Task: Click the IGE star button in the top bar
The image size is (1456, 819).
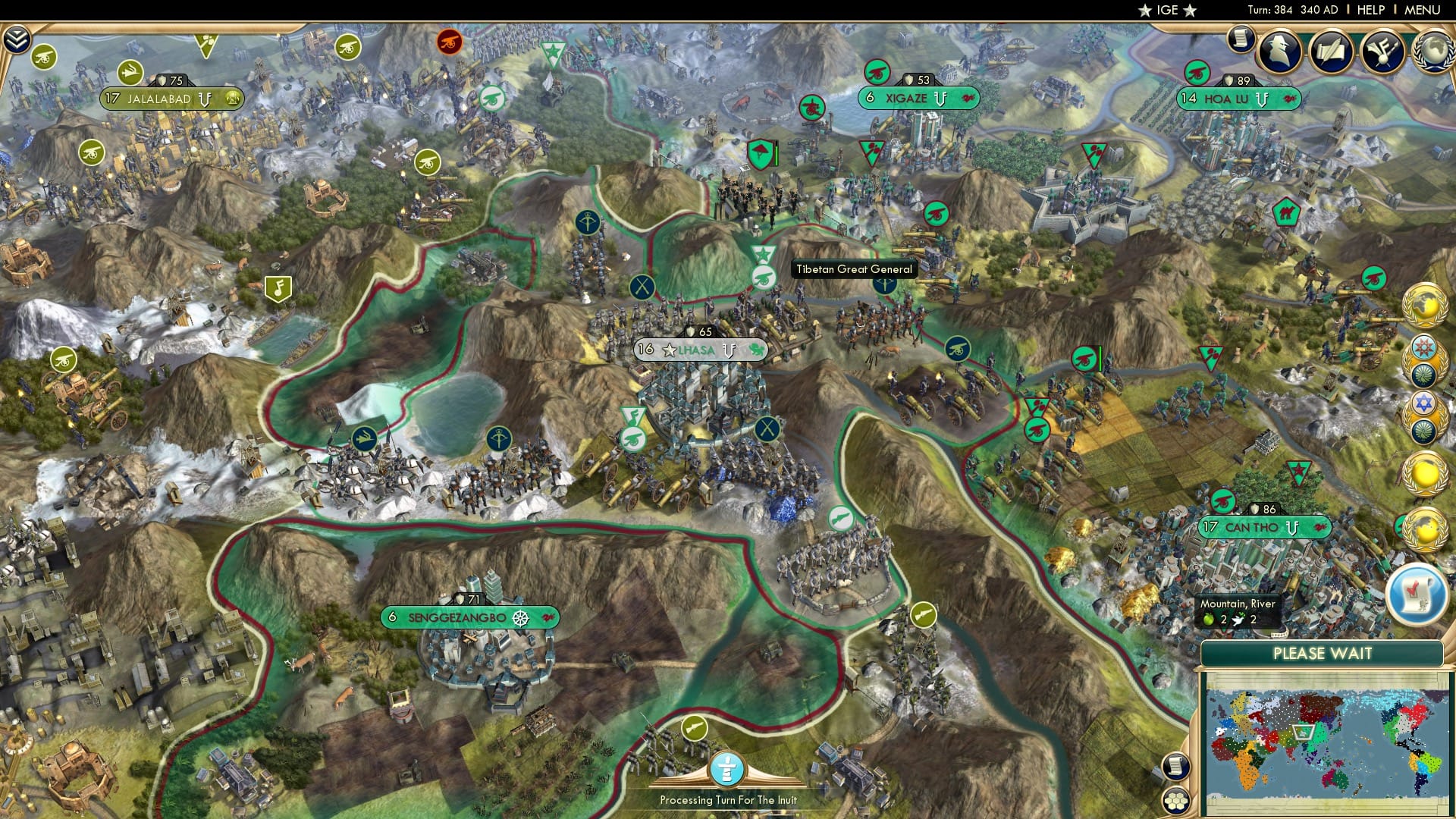Action: click(1168, 11)
